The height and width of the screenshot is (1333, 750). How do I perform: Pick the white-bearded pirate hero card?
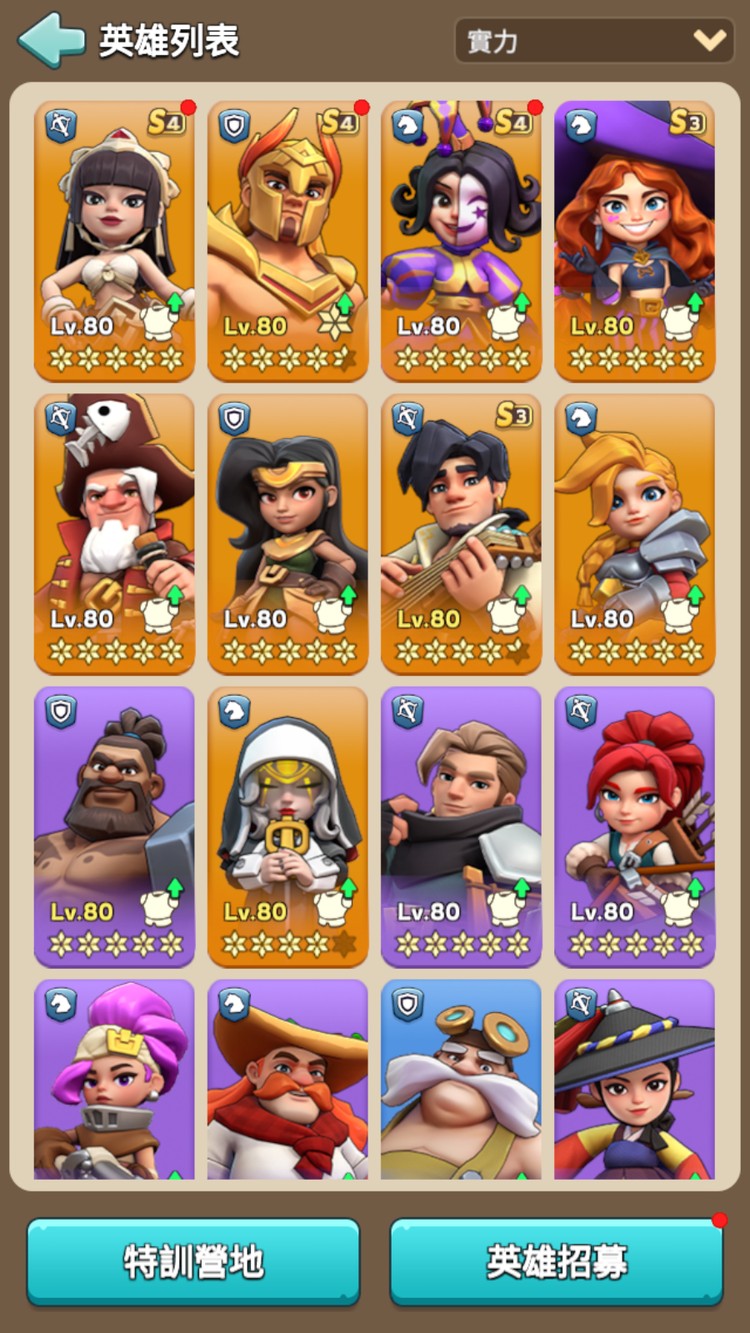pos(115,533)
